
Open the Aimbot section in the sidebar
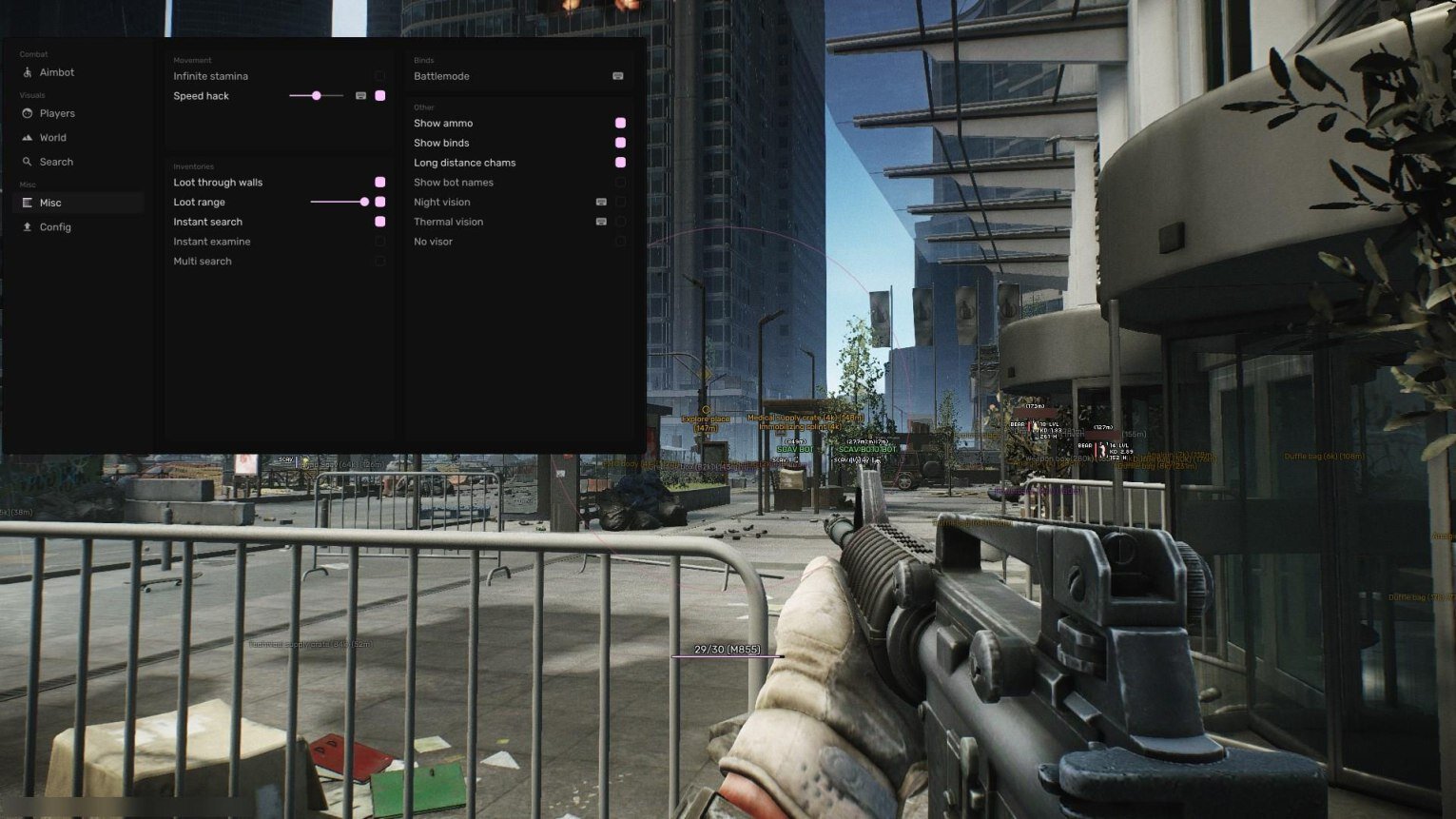56,72
